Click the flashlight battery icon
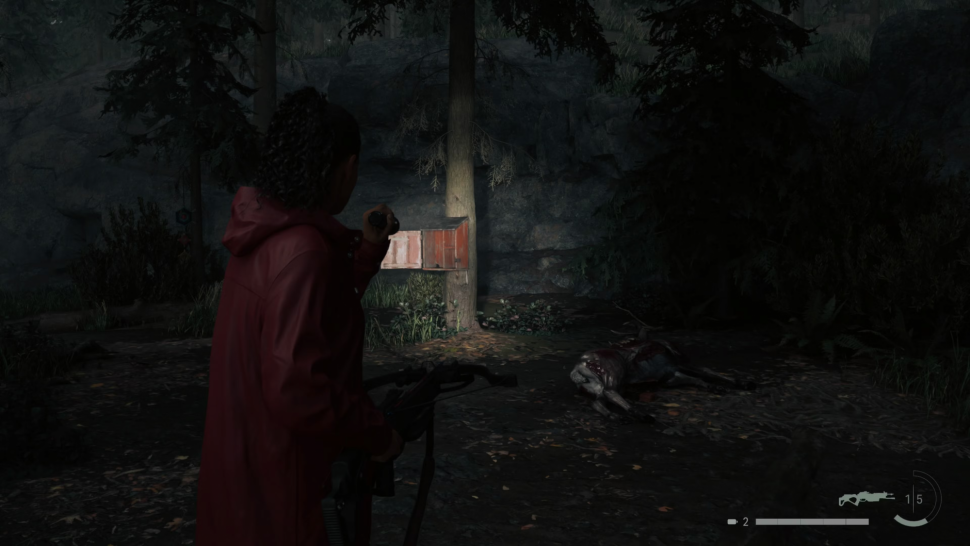 732,522
